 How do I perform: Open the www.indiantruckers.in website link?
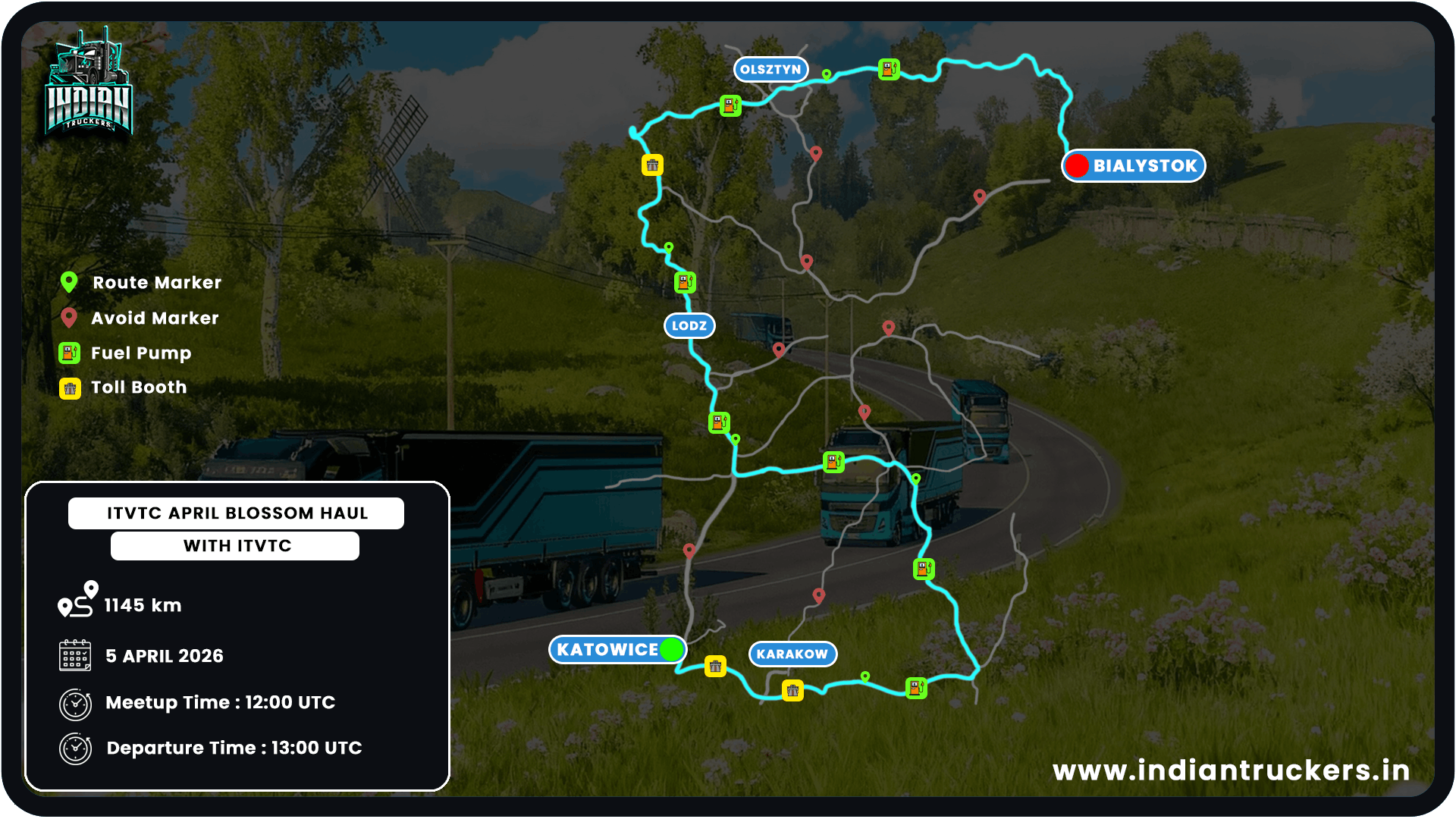pos(1231,770)
